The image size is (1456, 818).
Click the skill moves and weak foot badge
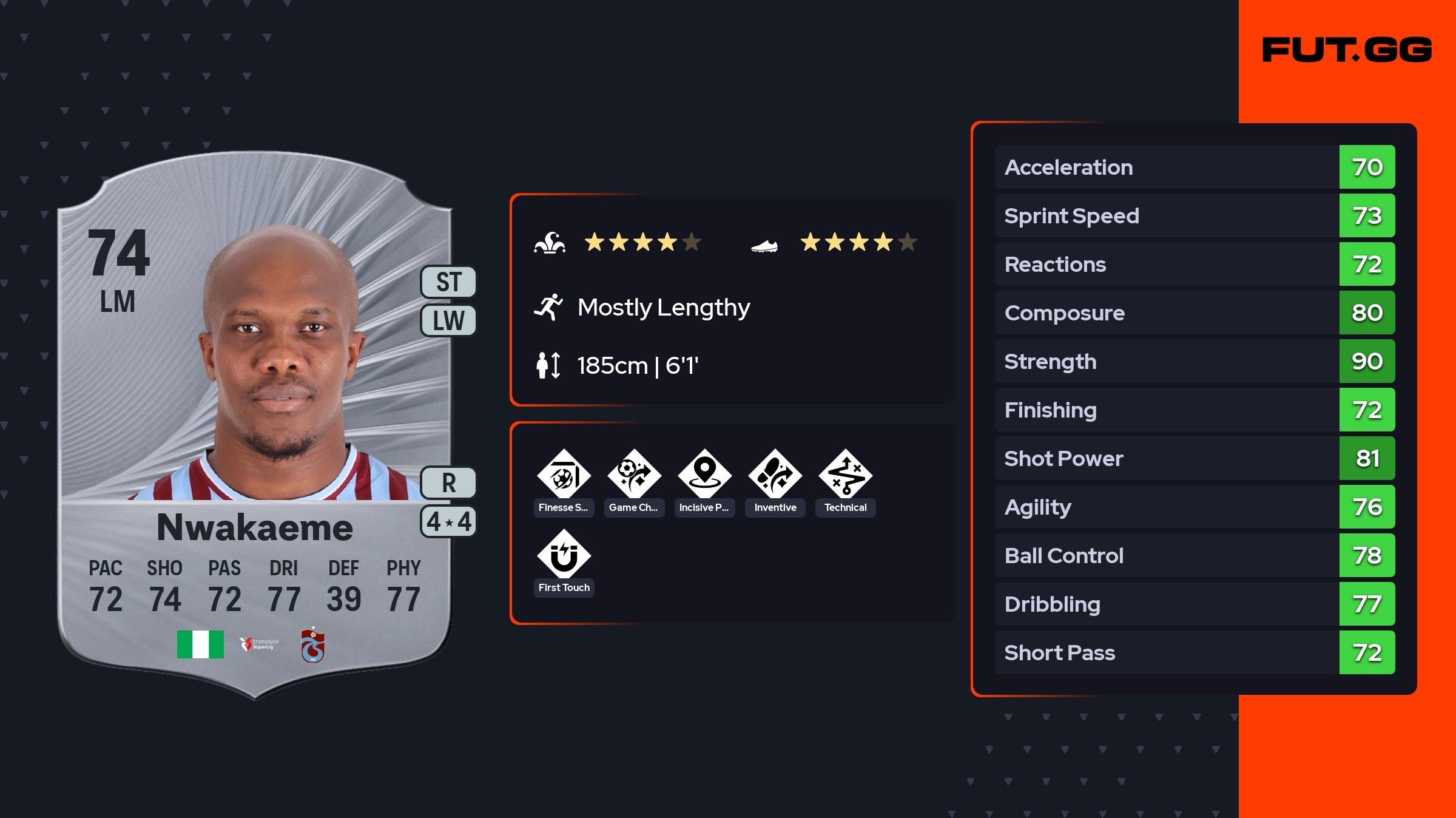[449, 521]
